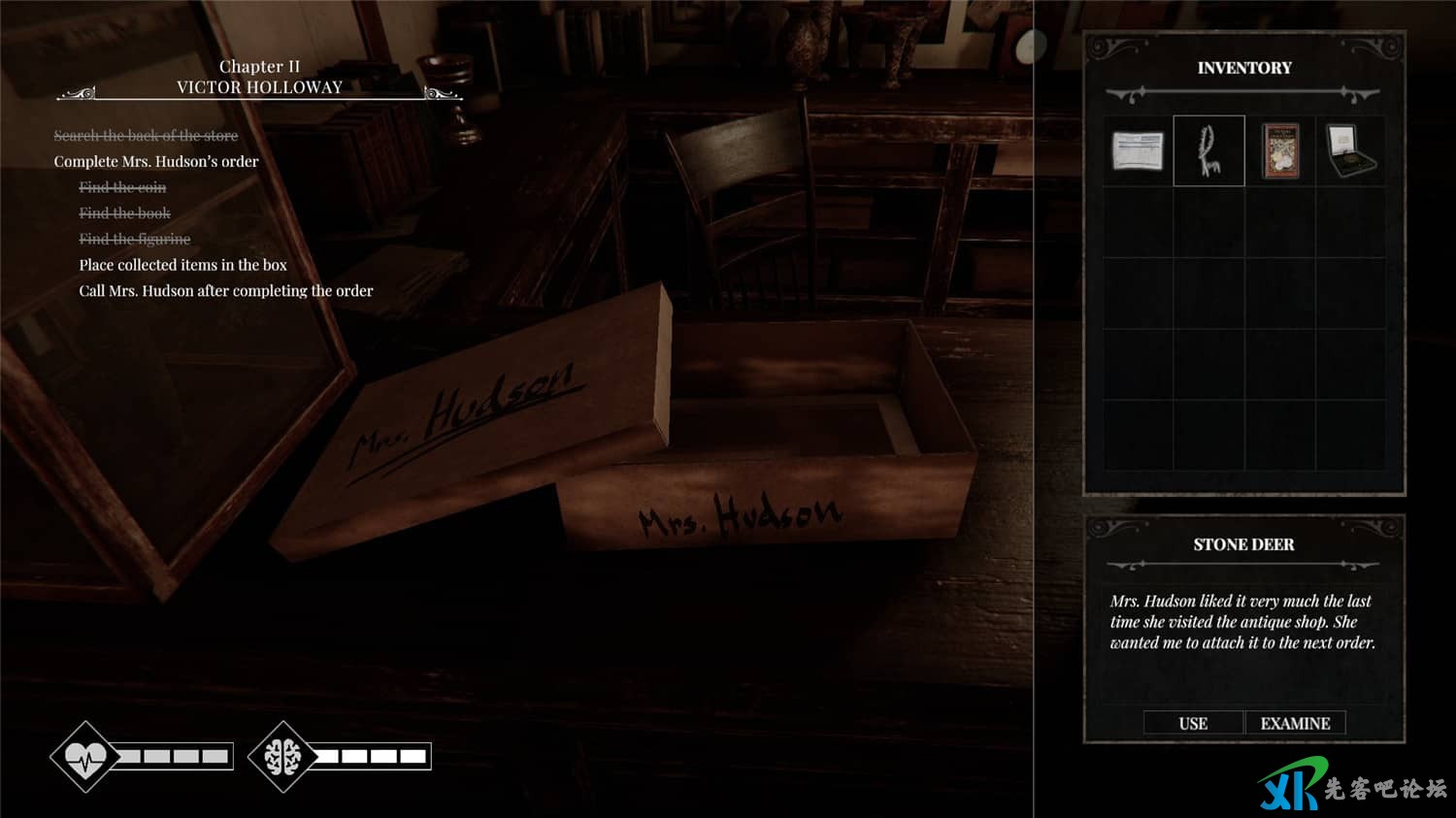Image resolution: width=1456 pixels, height=818 pixels.
Task: Select the paper order form in inventory
Action: point(1138,151)
